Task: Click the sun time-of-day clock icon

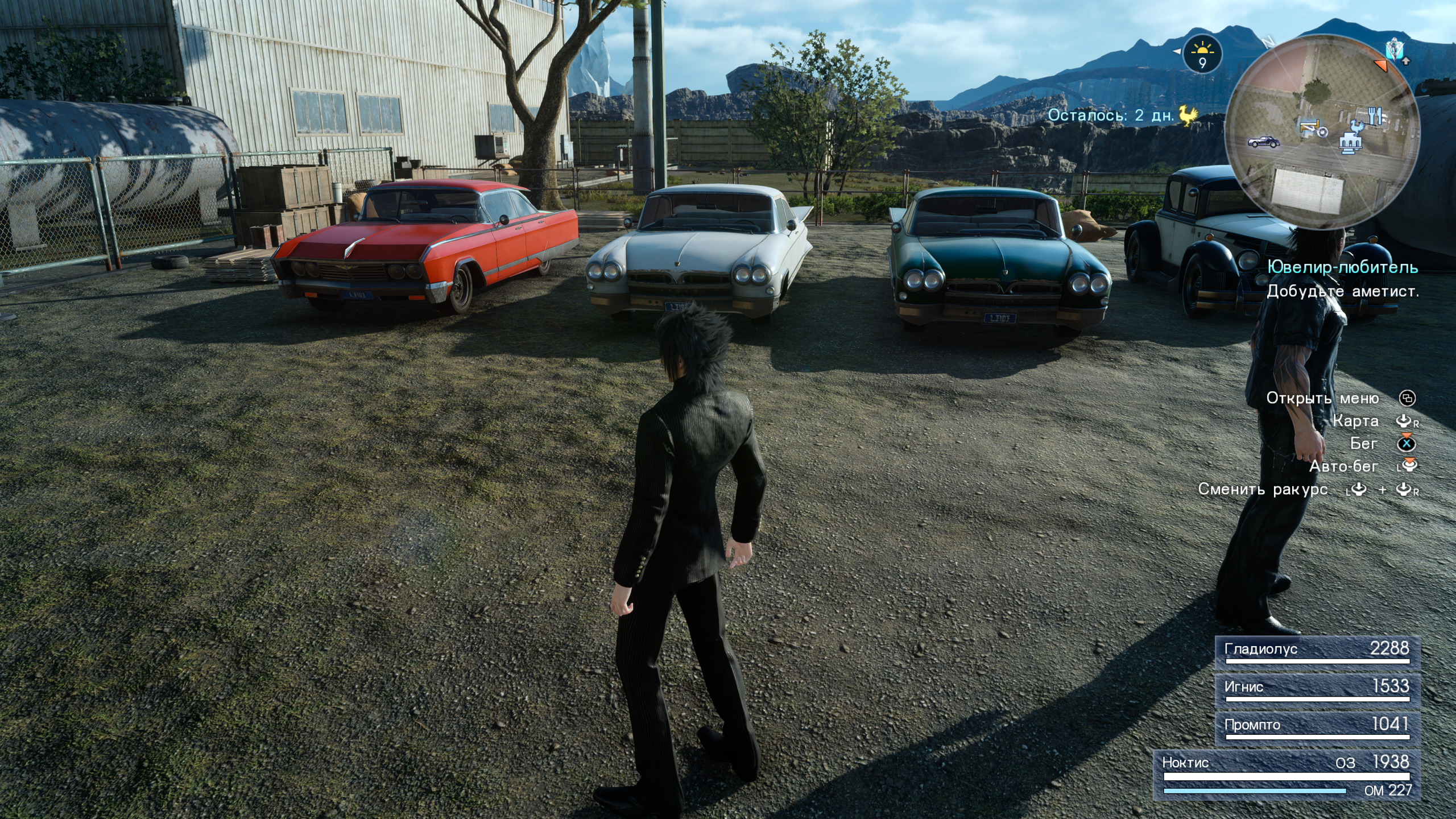Action: (x=1202, y=55)
